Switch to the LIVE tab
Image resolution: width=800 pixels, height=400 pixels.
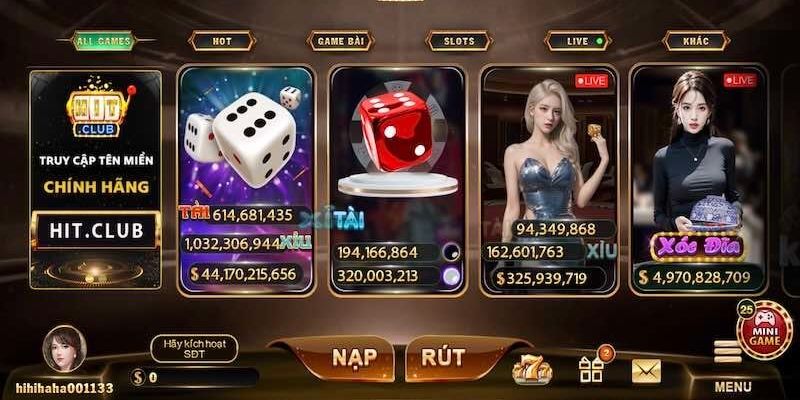tap(577, 41)
